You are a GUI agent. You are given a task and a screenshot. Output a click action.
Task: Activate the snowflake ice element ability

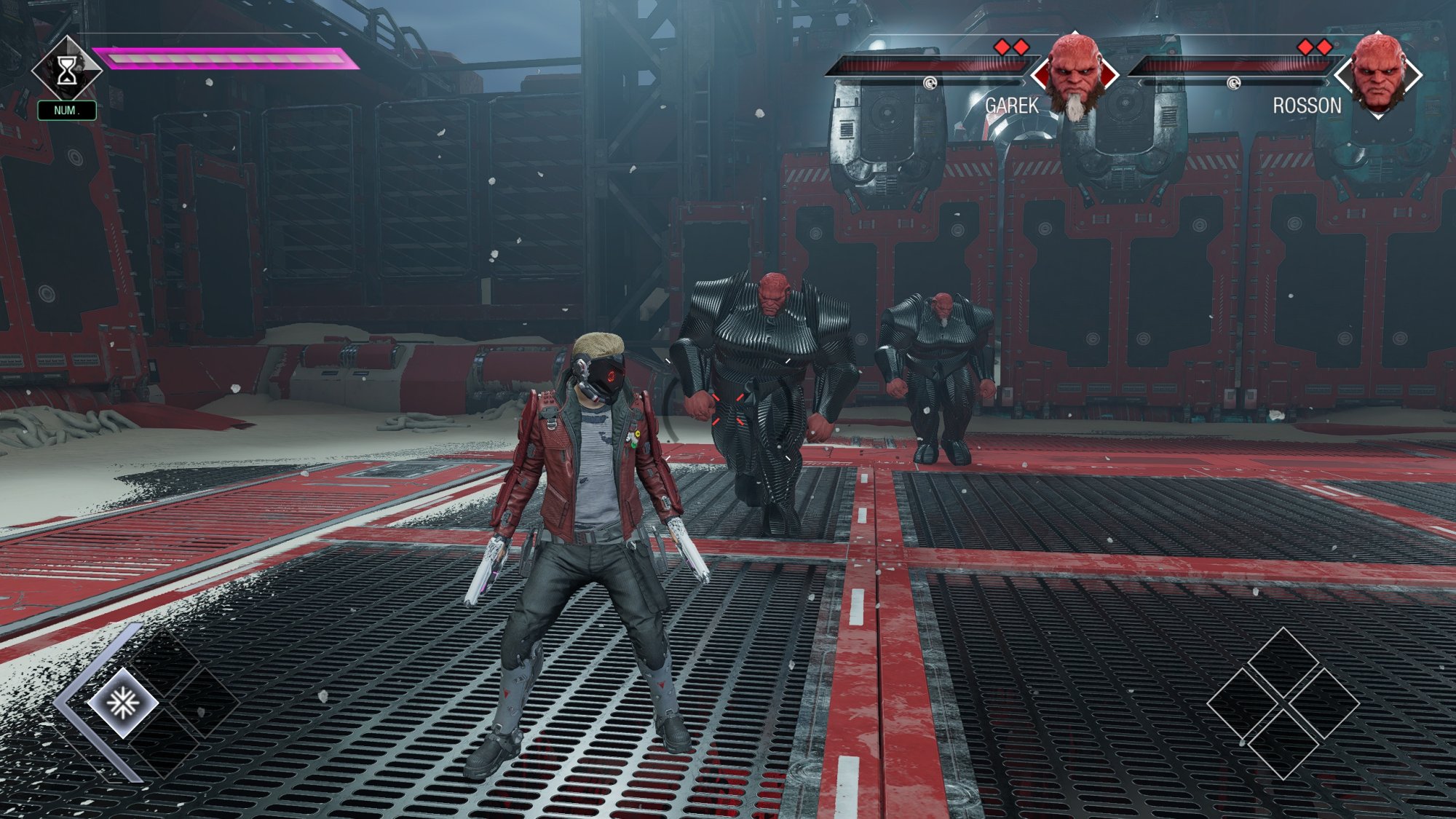coord(122,703)
